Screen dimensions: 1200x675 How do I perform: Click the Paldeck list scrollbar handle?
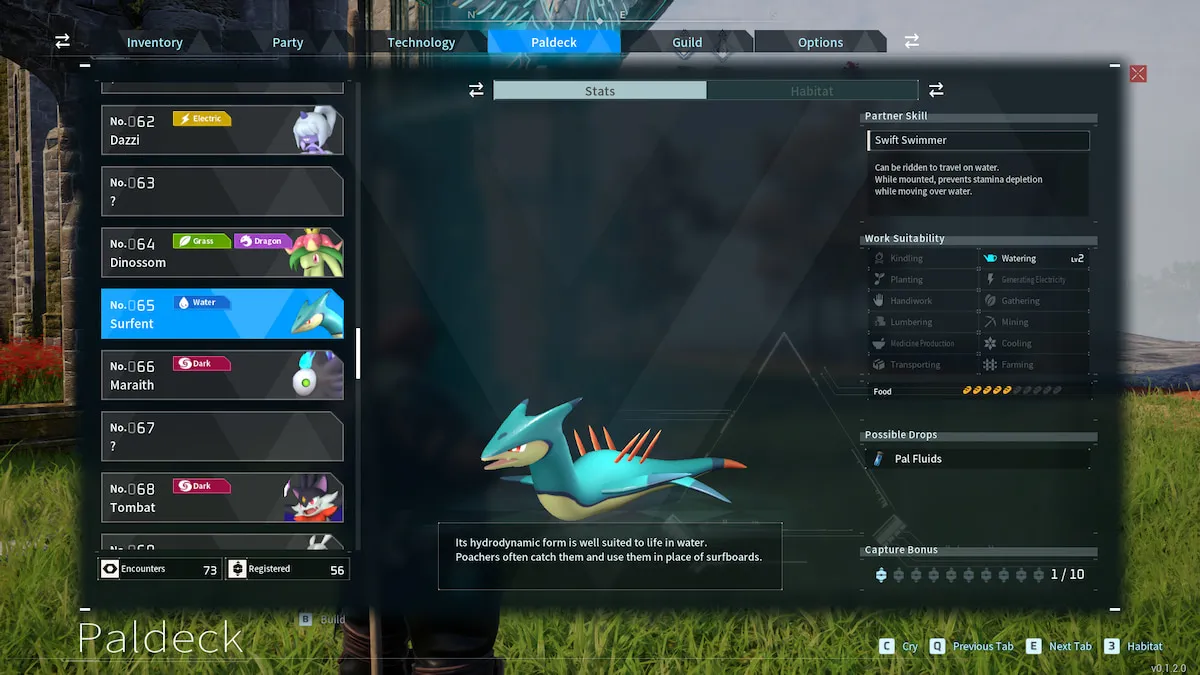(358, 353)
